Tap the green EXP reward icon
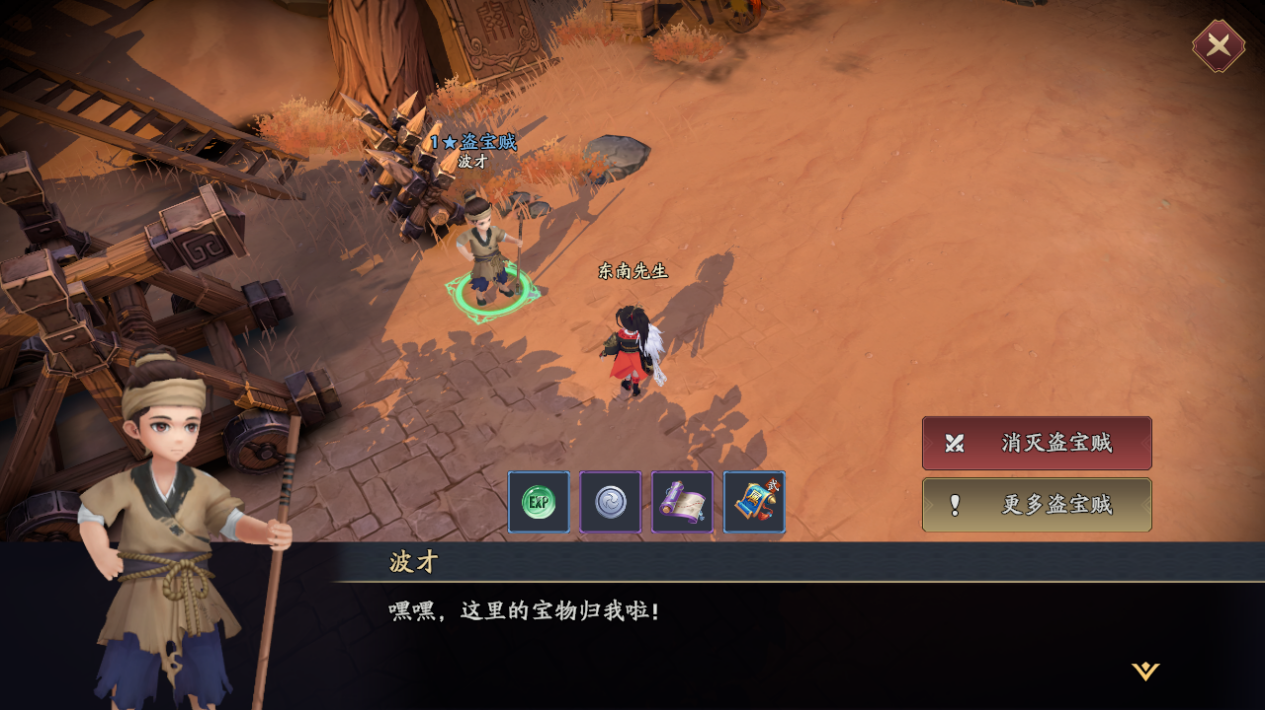 coord(539,502)
